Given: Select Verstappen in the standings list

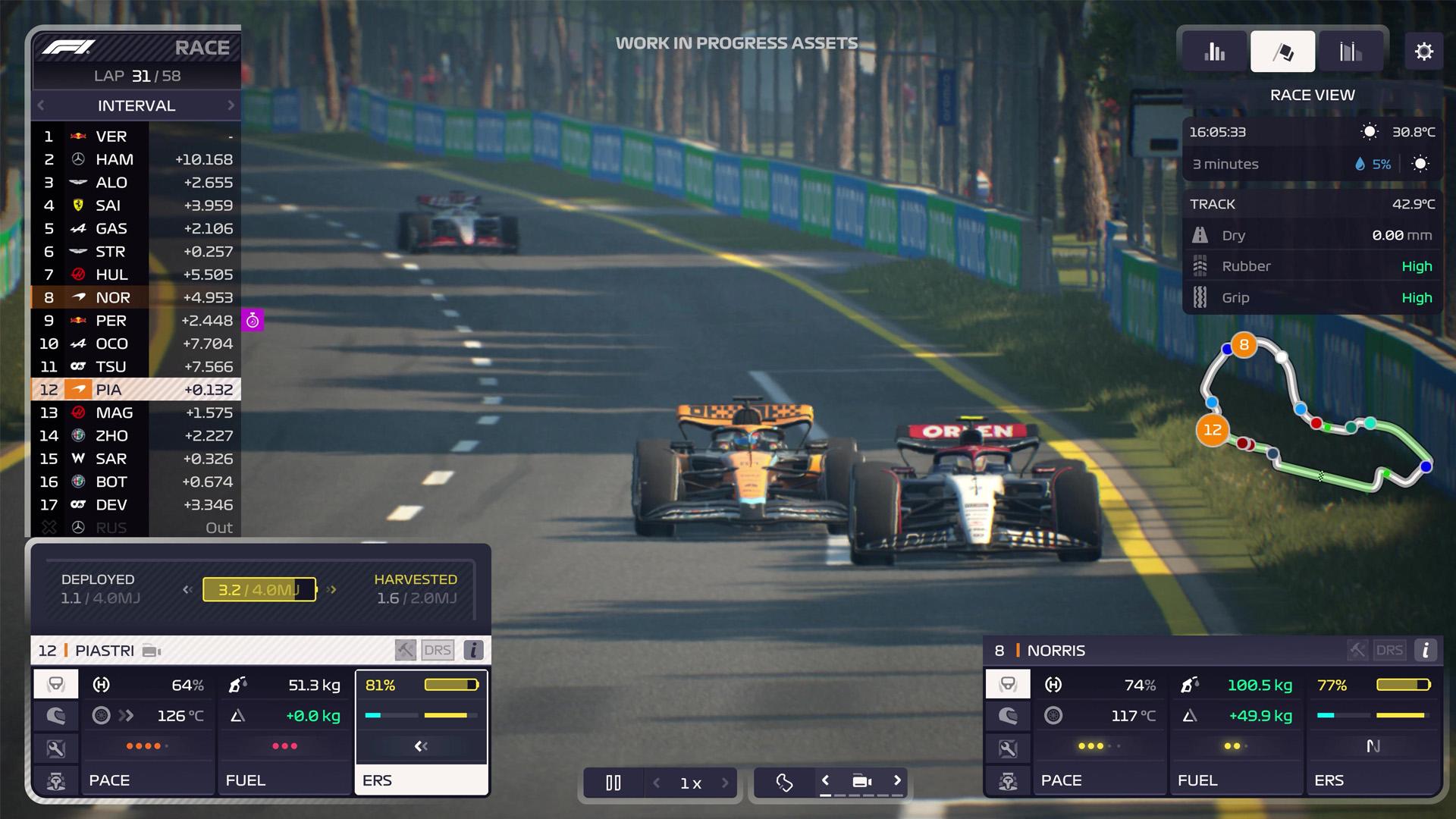Looking at the screenshot, I should (136, 136).
